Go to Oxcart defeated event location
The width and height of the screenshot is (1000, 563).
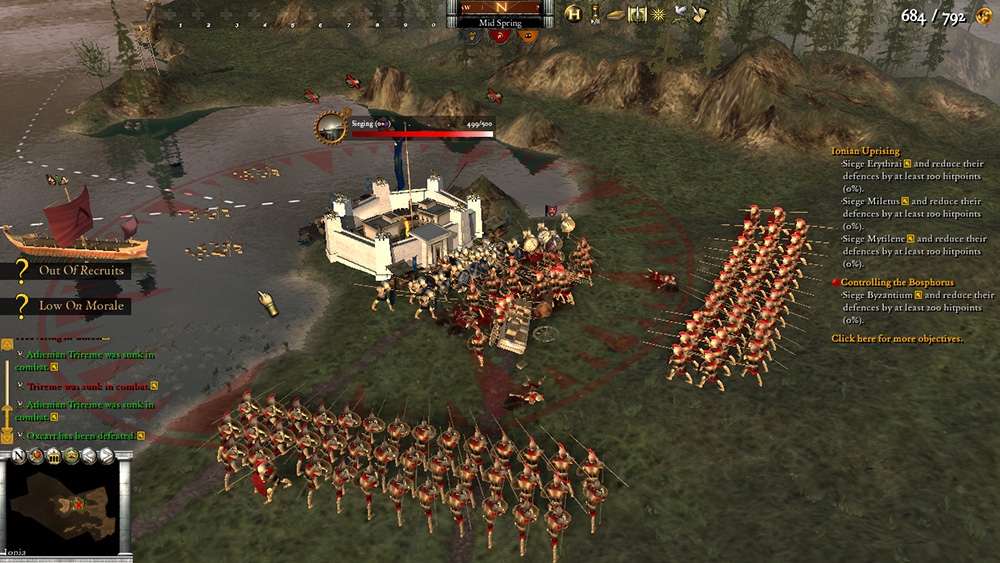pos(141,436)
